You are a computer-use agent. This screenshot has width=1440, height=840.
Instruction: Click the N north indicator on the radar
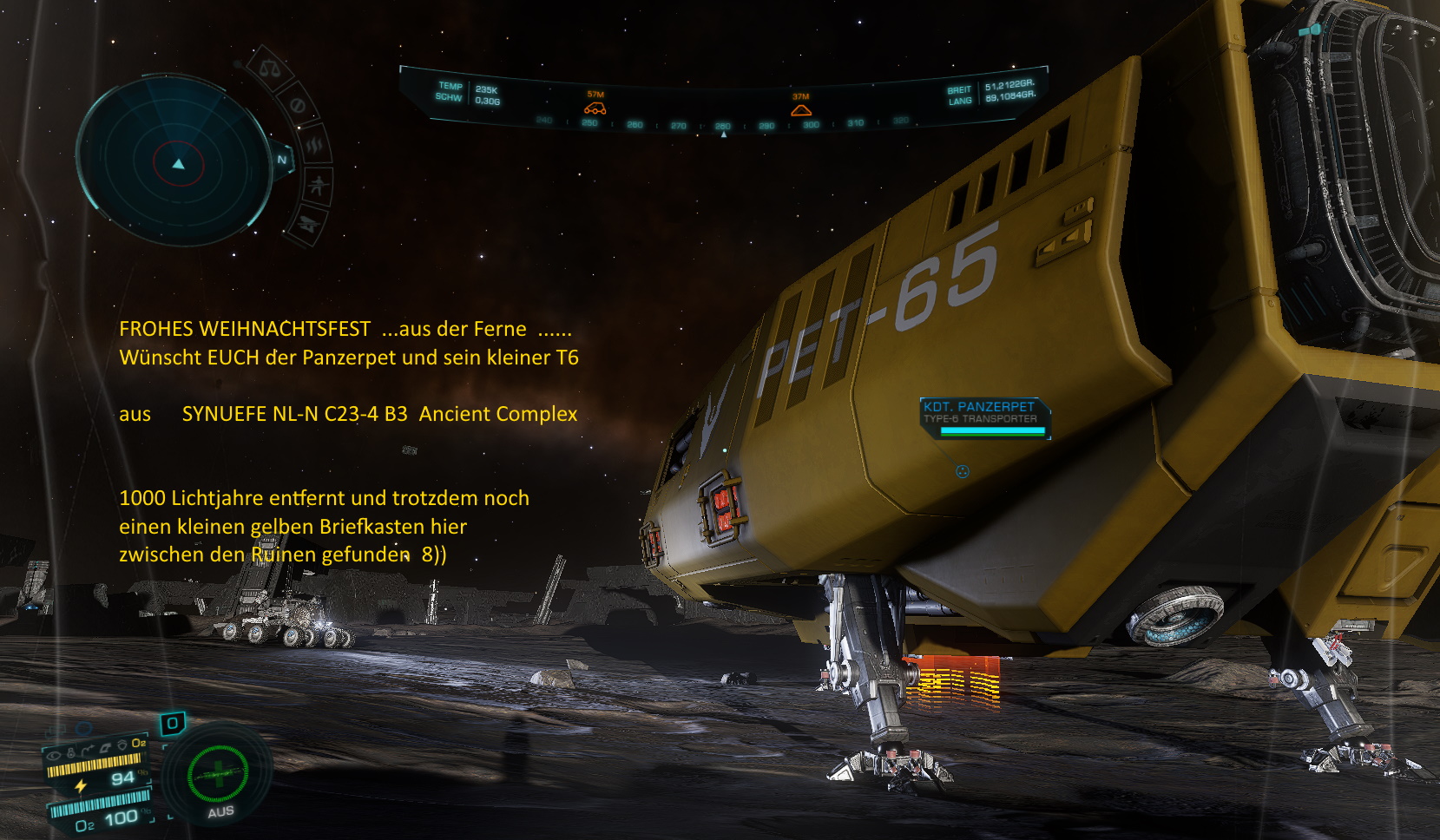282,160
